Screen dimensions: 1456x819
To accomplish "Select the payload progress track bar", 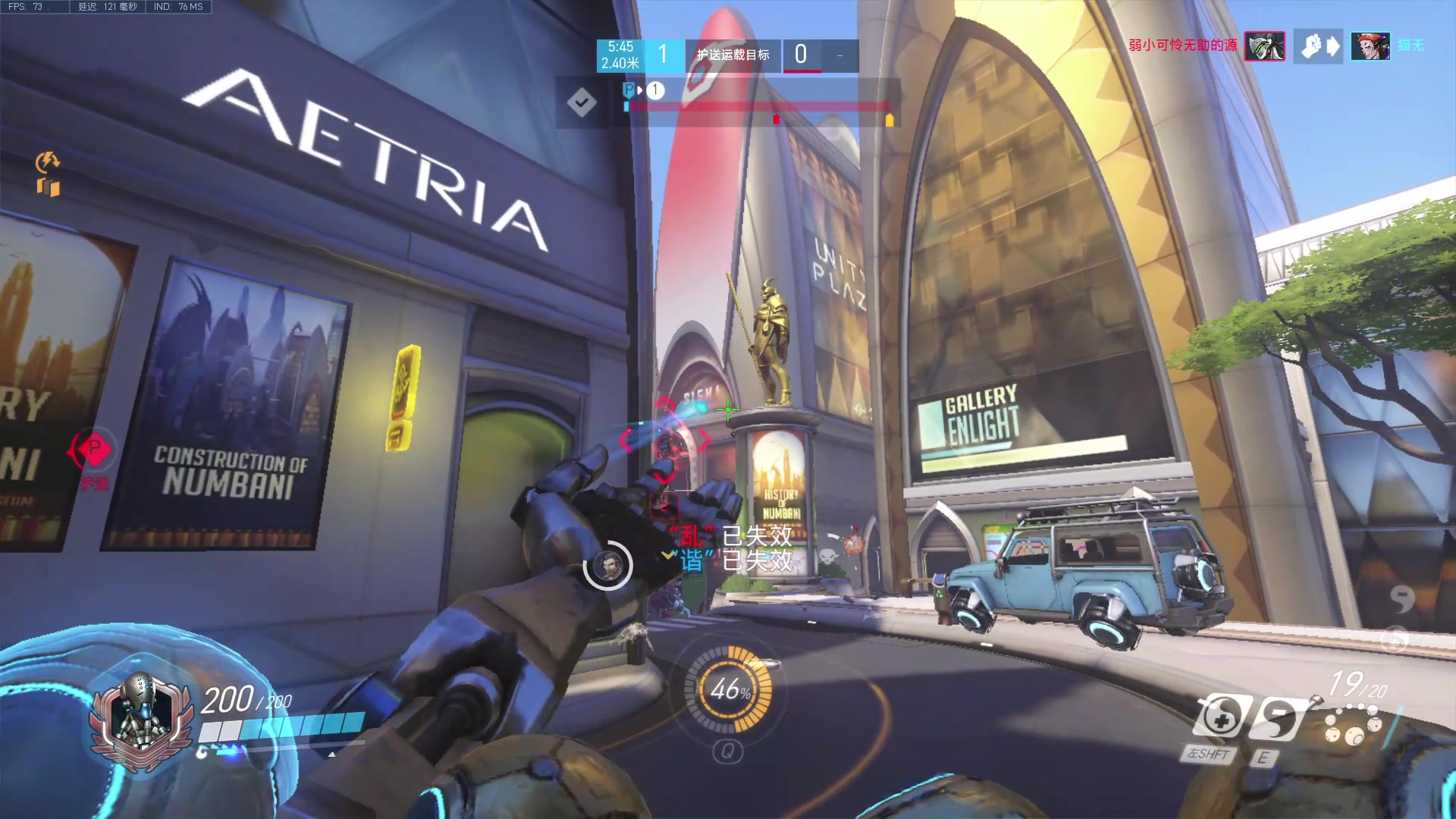I will pos(758,107).
